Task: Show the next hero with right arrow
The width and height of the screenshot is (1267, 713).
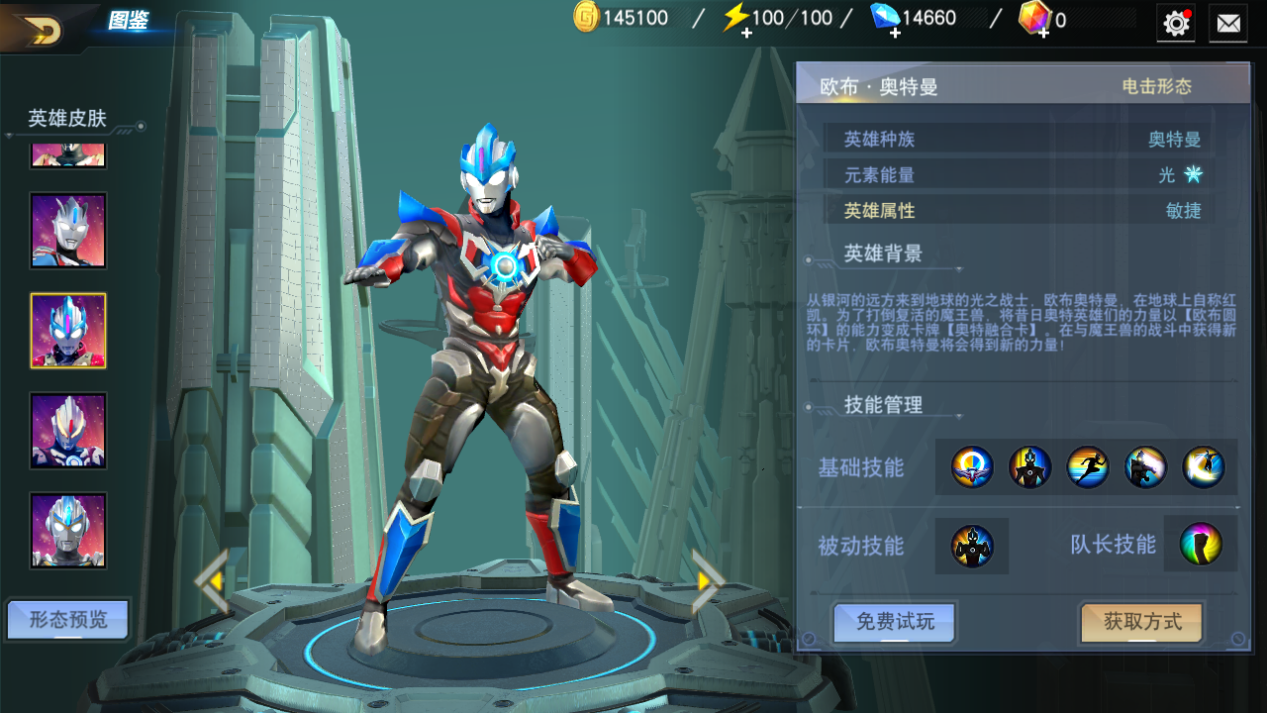Action: click(x=707, y=580)
